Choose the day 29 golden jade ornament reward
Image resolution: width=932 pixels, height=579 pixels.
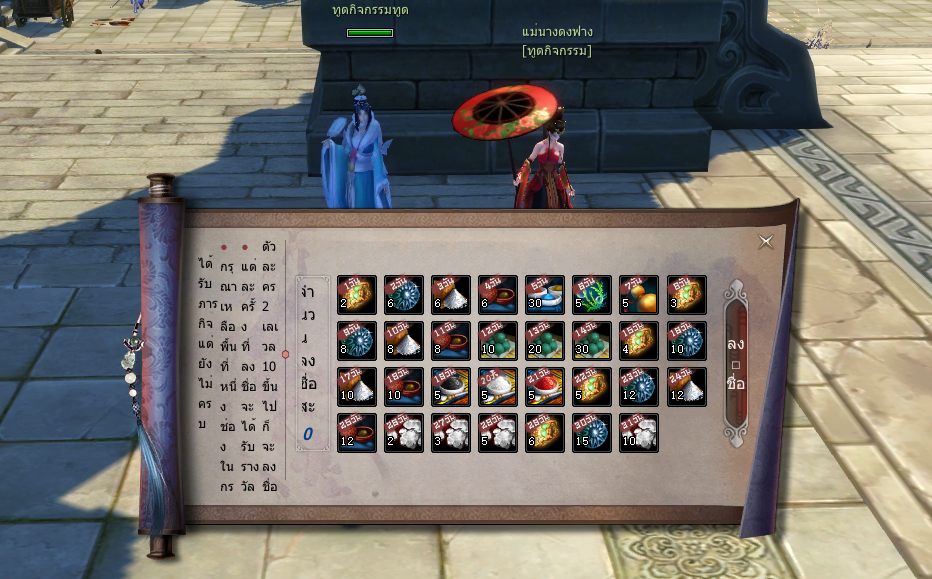[x=545, y=432]
